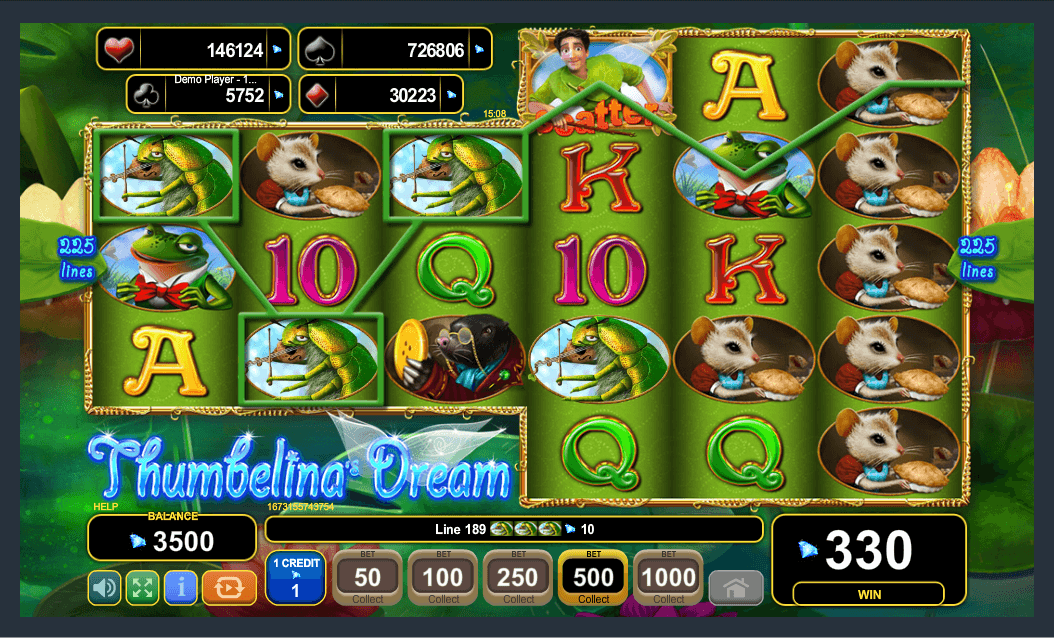The width and height of the screenshot is (1054, 638).
Task: Open the blue info paytable button
Action: [180, 587]
